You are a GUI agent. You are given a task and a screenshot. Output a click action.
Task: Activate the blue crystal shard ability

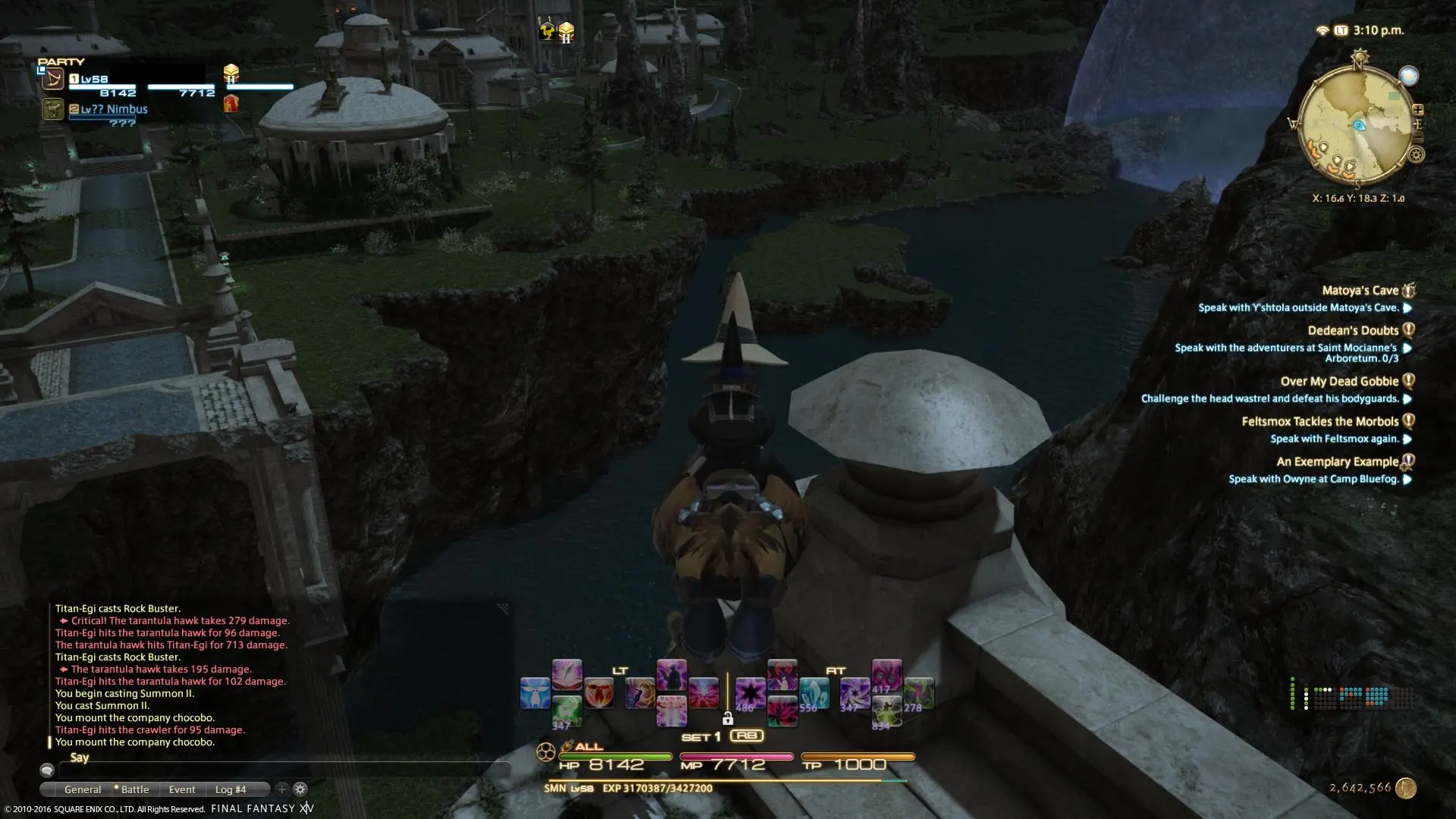tap(813, 694)
